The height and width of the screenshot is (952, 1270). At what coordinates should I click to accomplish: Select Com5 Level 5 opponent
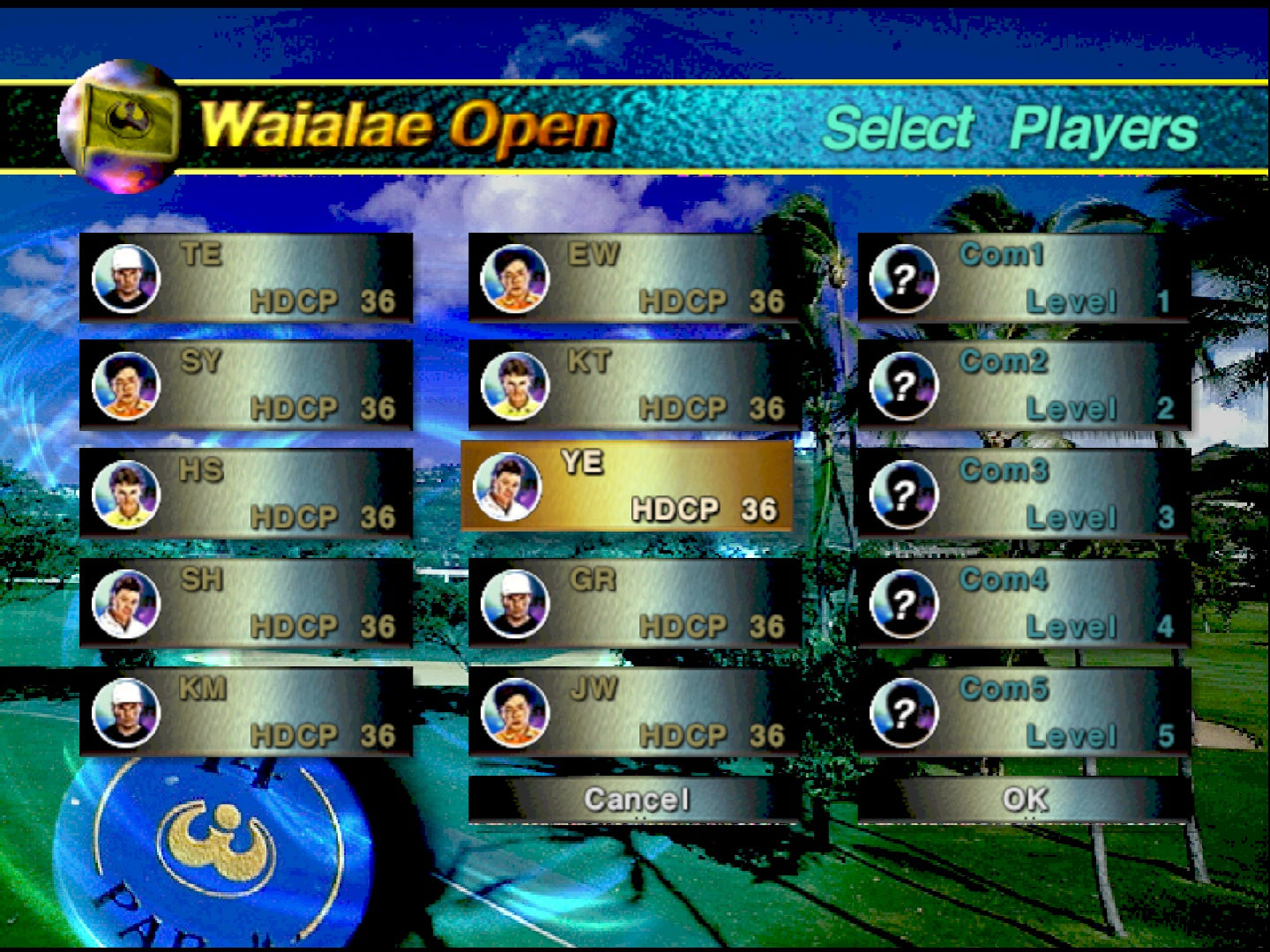[x=1024, y=712]
